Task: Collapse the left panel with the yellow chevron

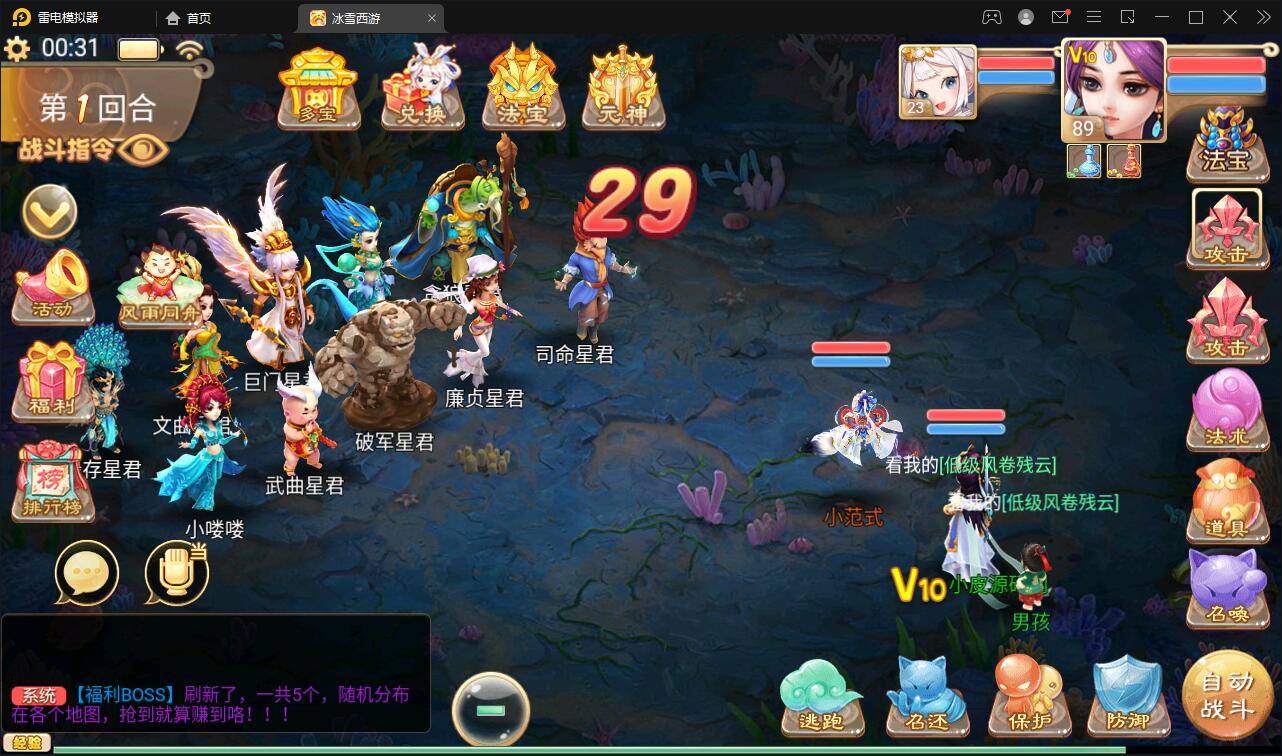Action: tap(48, 213)
